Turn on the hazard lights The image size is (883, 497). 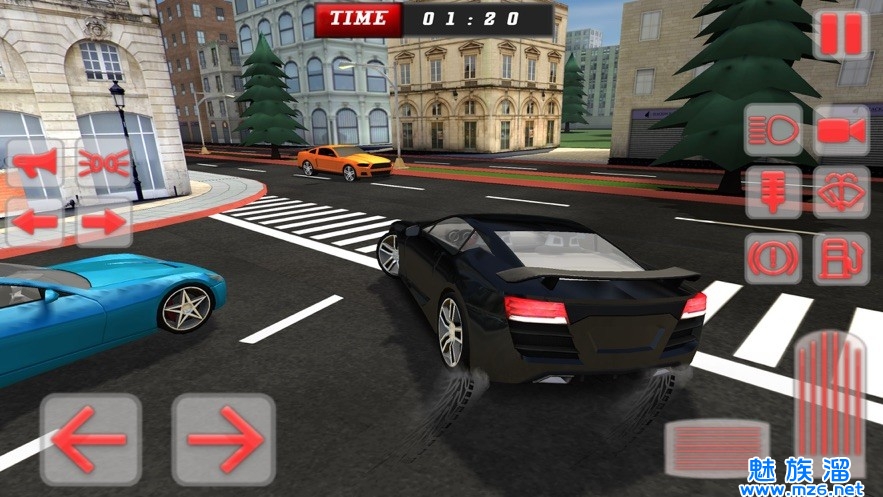(103, 165)
